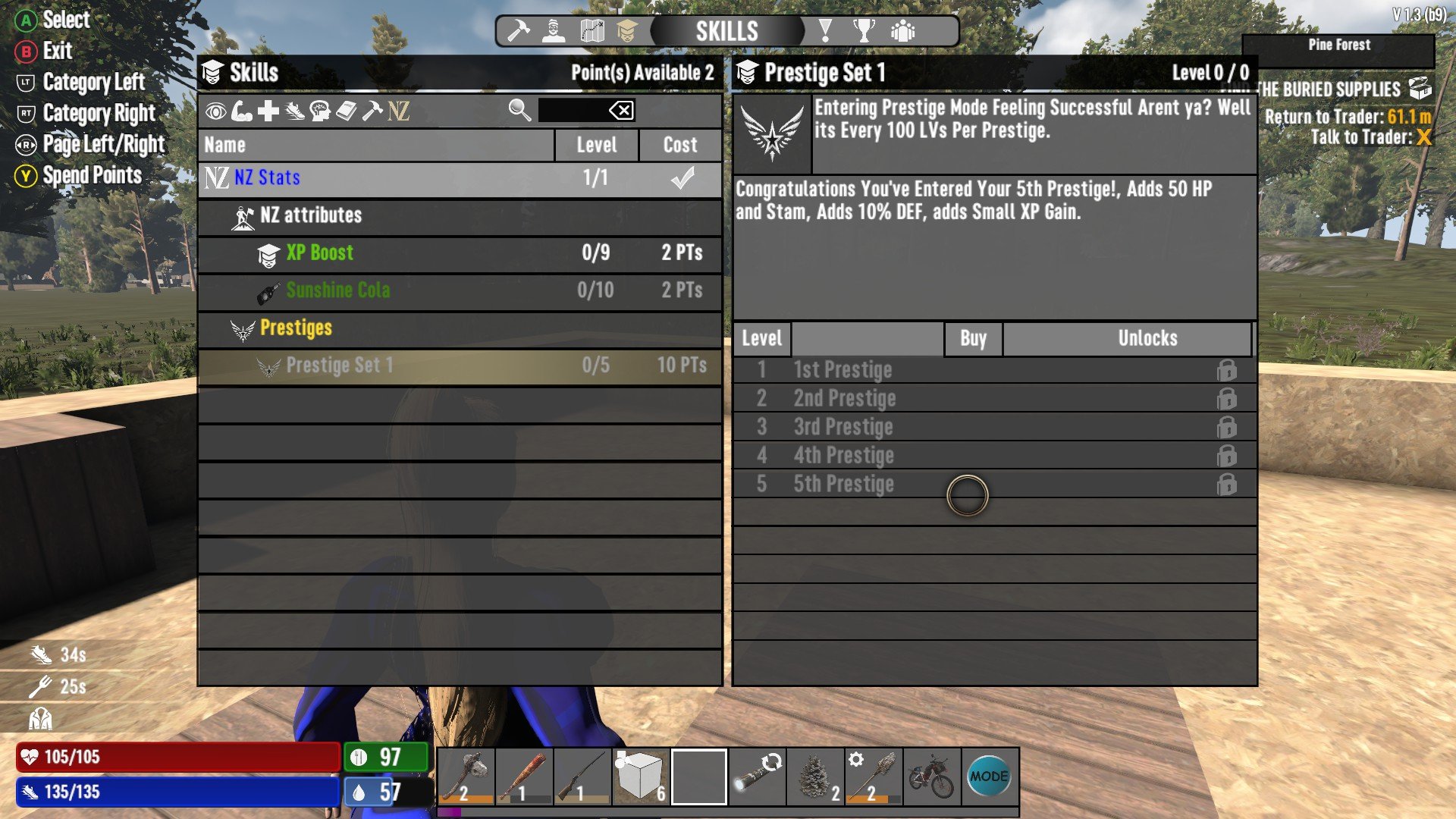The height and width of the screenshot is (819, 1456).
Task: Switch to the quests exclamation tab
Action: (x=825, y=31)
